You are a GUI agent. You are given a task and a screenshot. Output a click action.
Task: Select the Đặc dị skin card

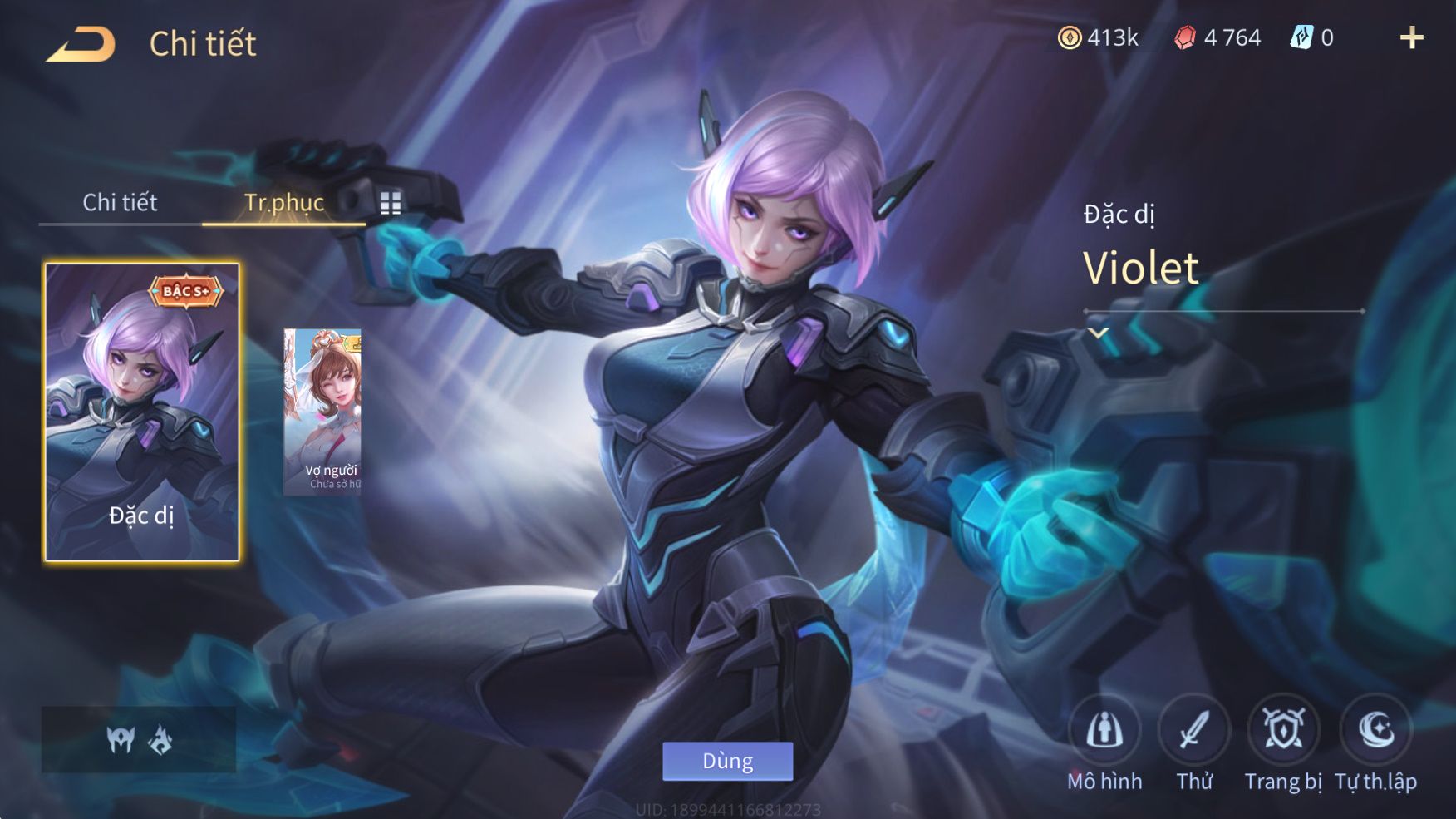pyautogui.click(x=142, y=412)
